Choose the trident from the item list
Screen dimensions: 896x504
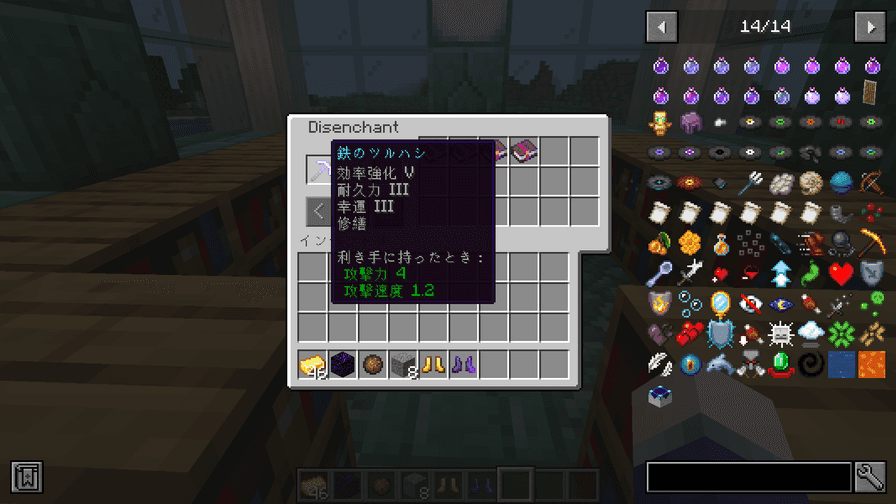[x=751, y=183]
